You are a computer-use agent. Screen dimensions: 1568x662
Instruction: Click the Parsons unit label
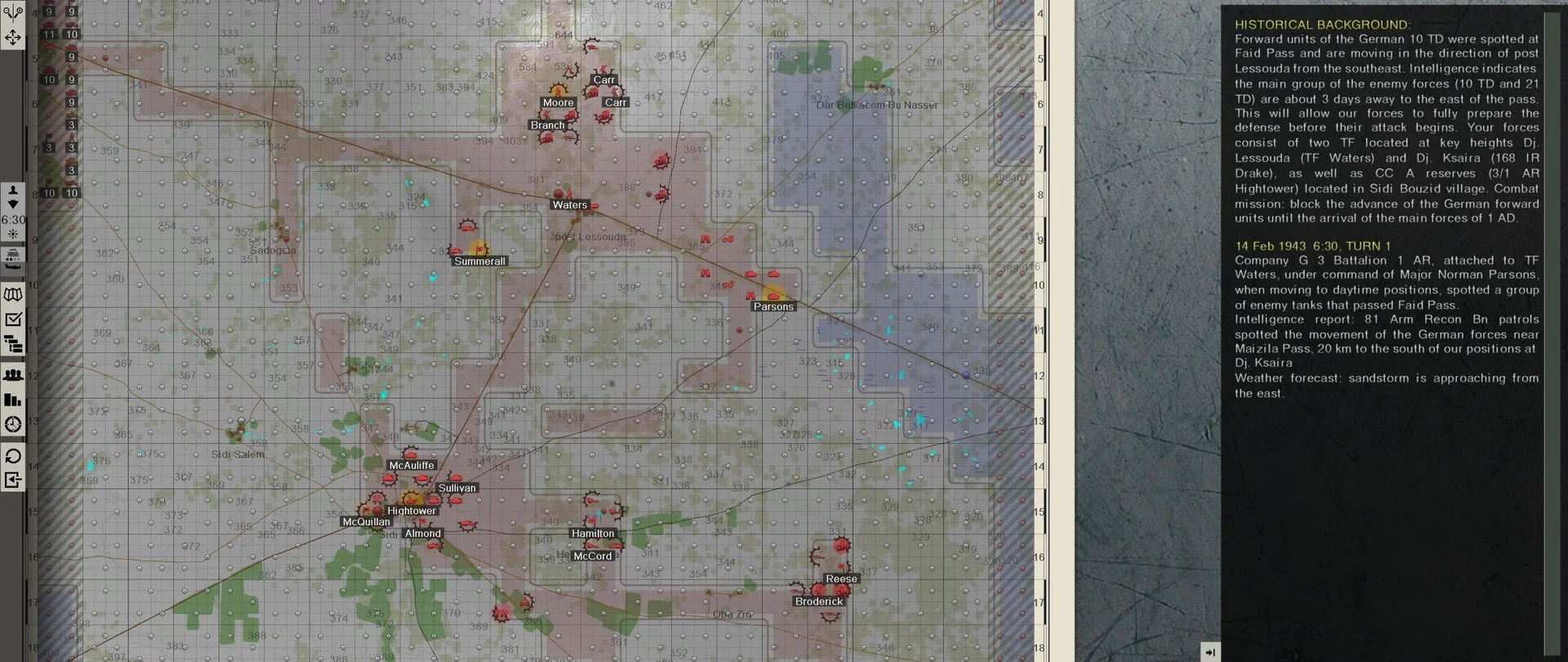pyautogui.click(x=773, y=306)
